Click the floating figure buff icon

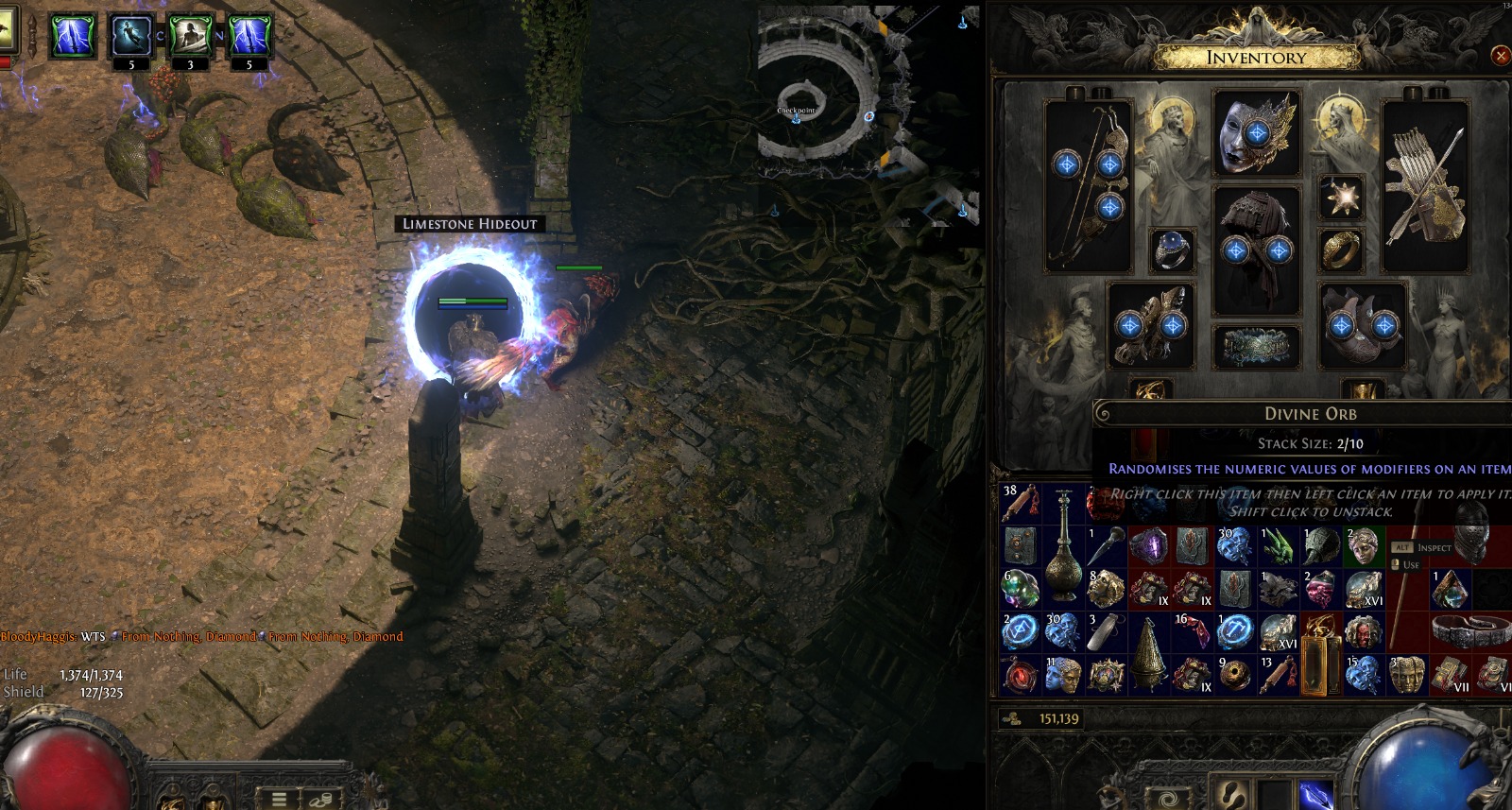tap(131, 37)
